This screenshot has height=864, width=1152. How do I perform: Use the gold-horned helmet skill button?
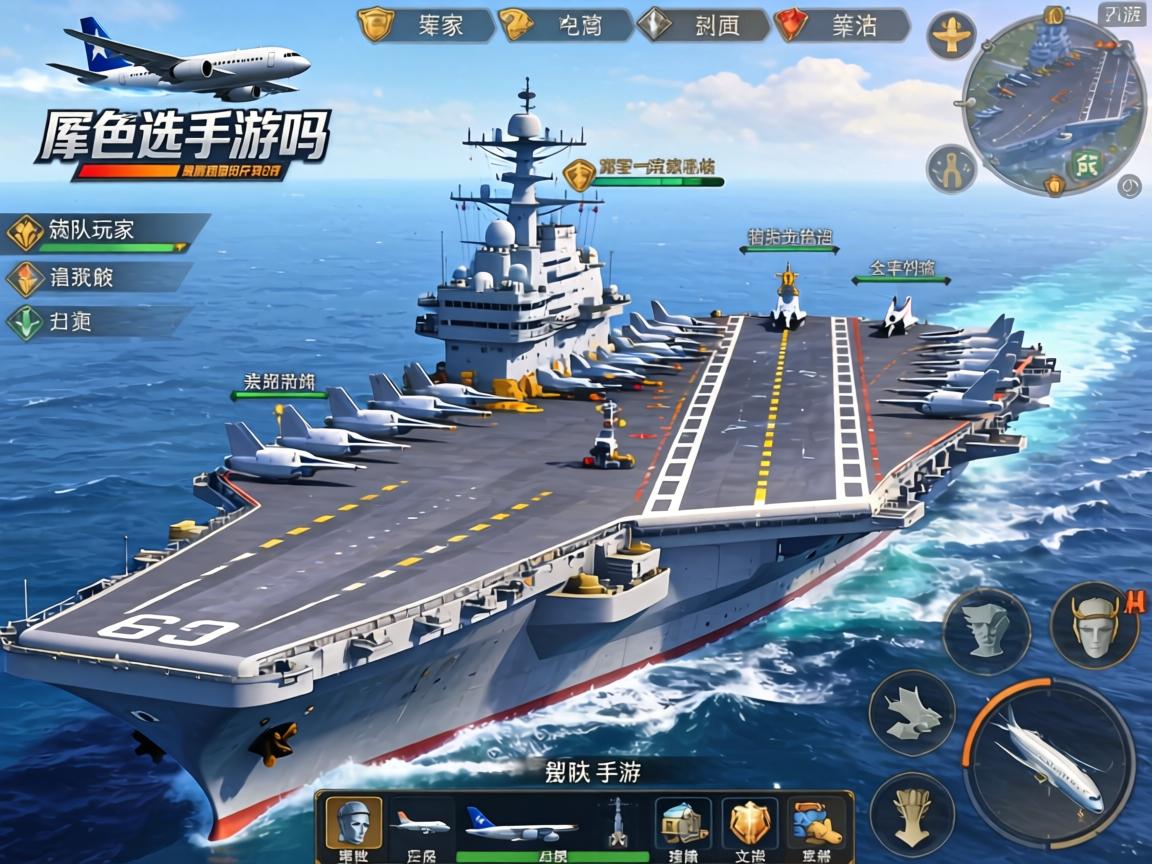tap(1093, 626)
